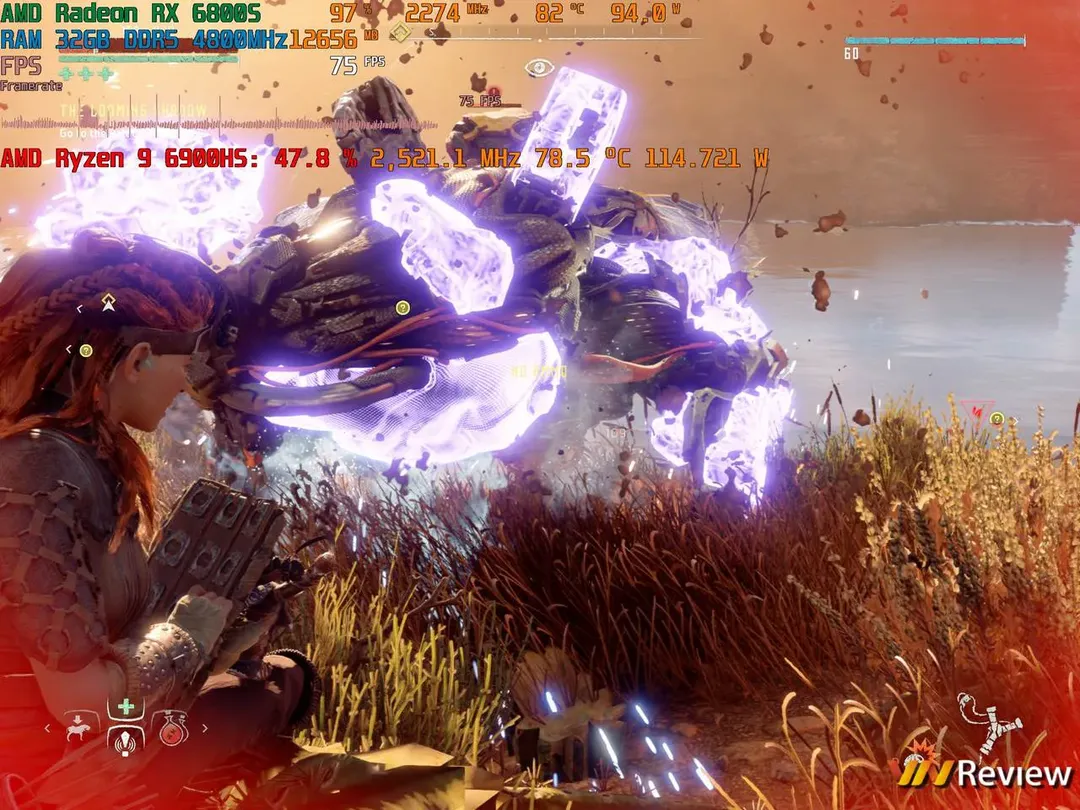
Task: Cycle tools with the left arrow
Action: [x=46, y=729]
